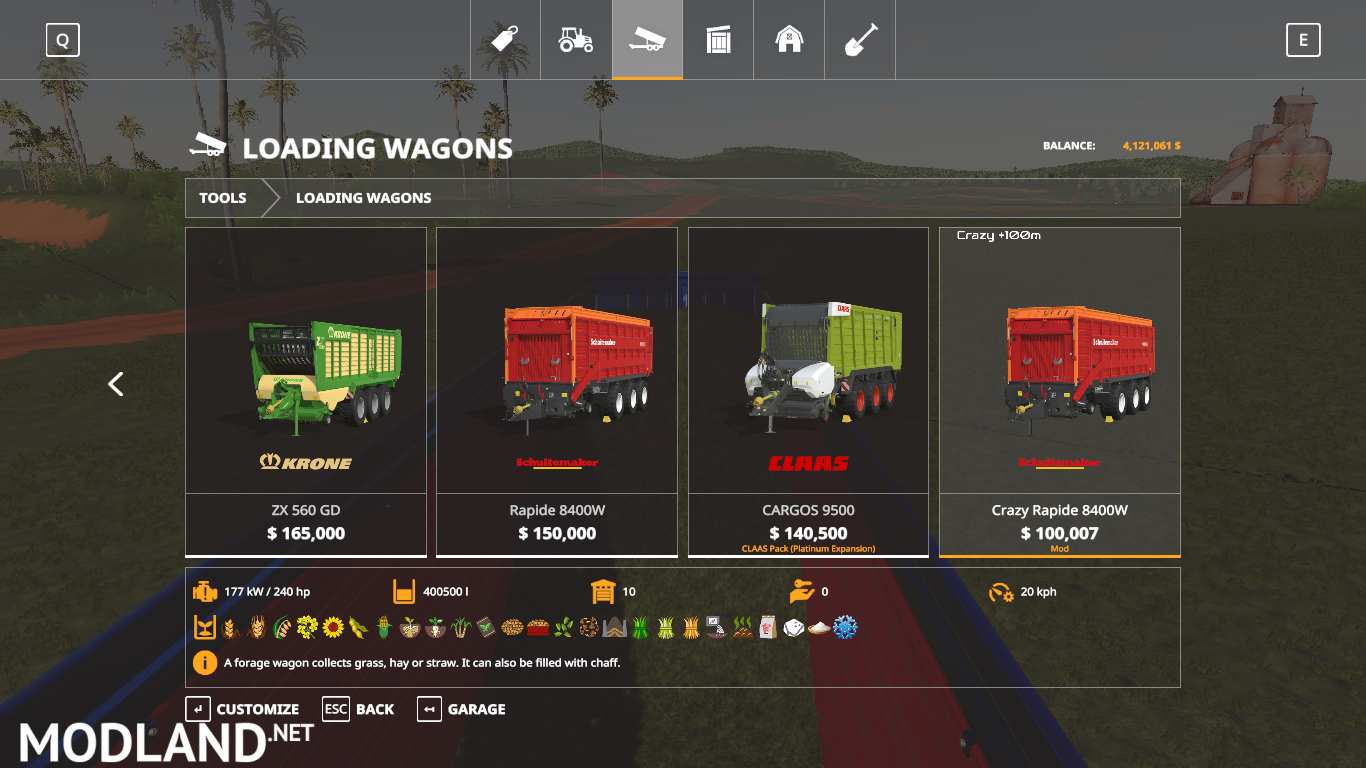Click the barn placeables category icon
Screen dimensions: 1366x768
point(789,39)
